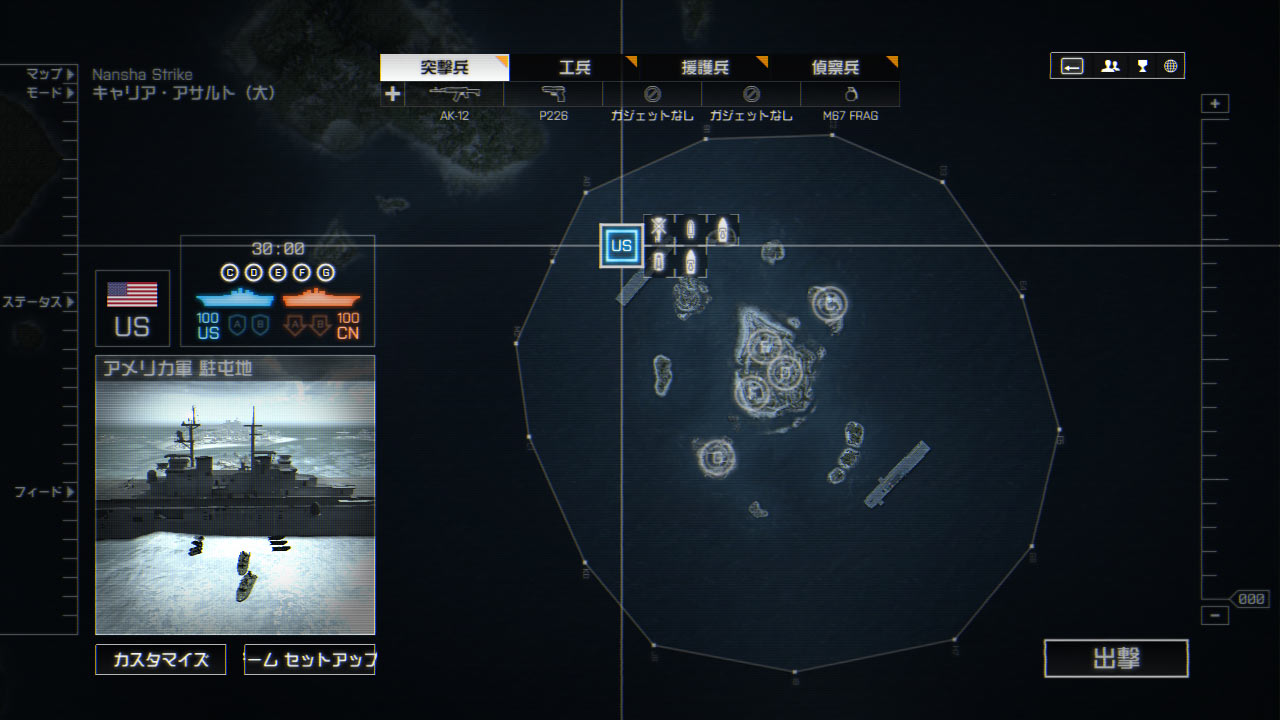Click the globe icon

pos(1170,66)
